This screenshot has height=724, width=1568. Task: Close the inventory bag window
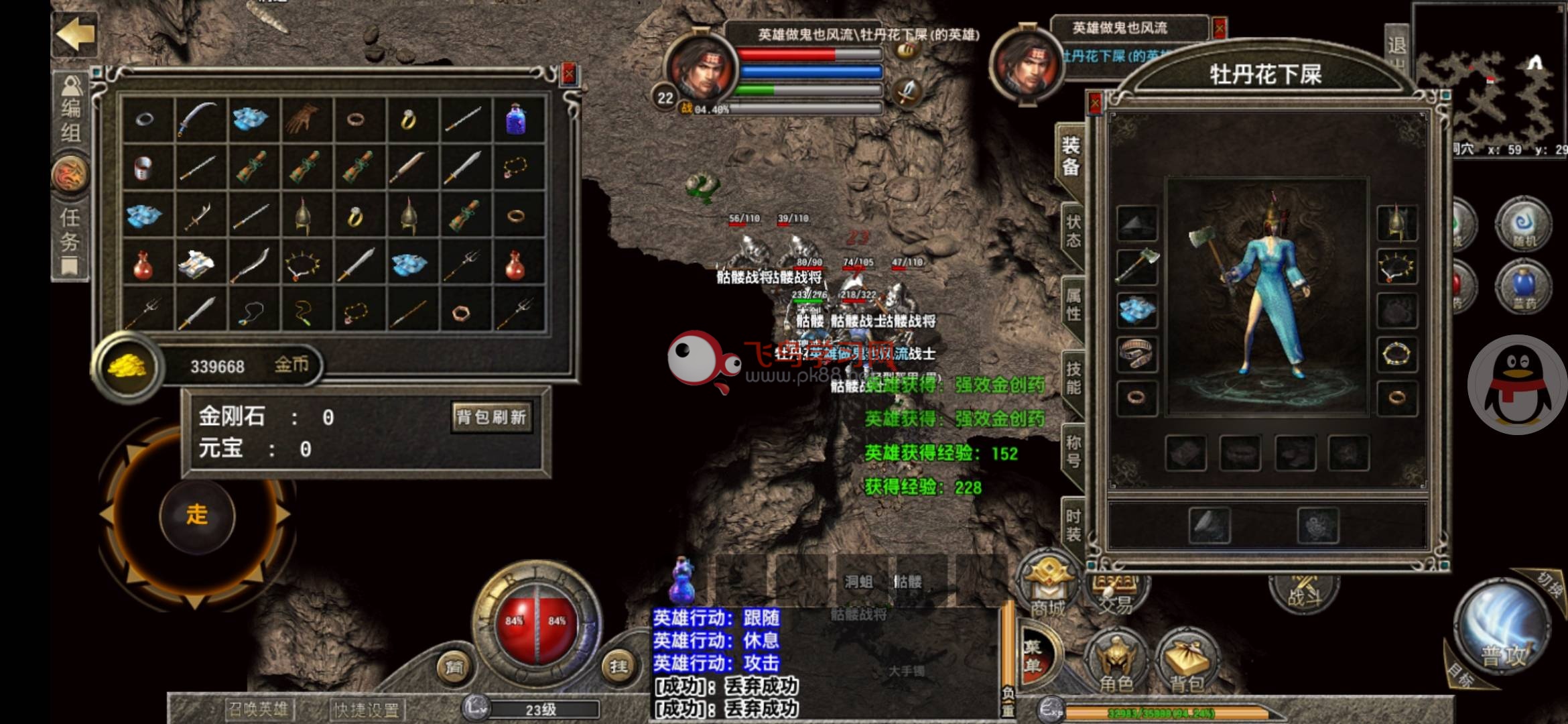pyautogui.click(x=569, y=74)
